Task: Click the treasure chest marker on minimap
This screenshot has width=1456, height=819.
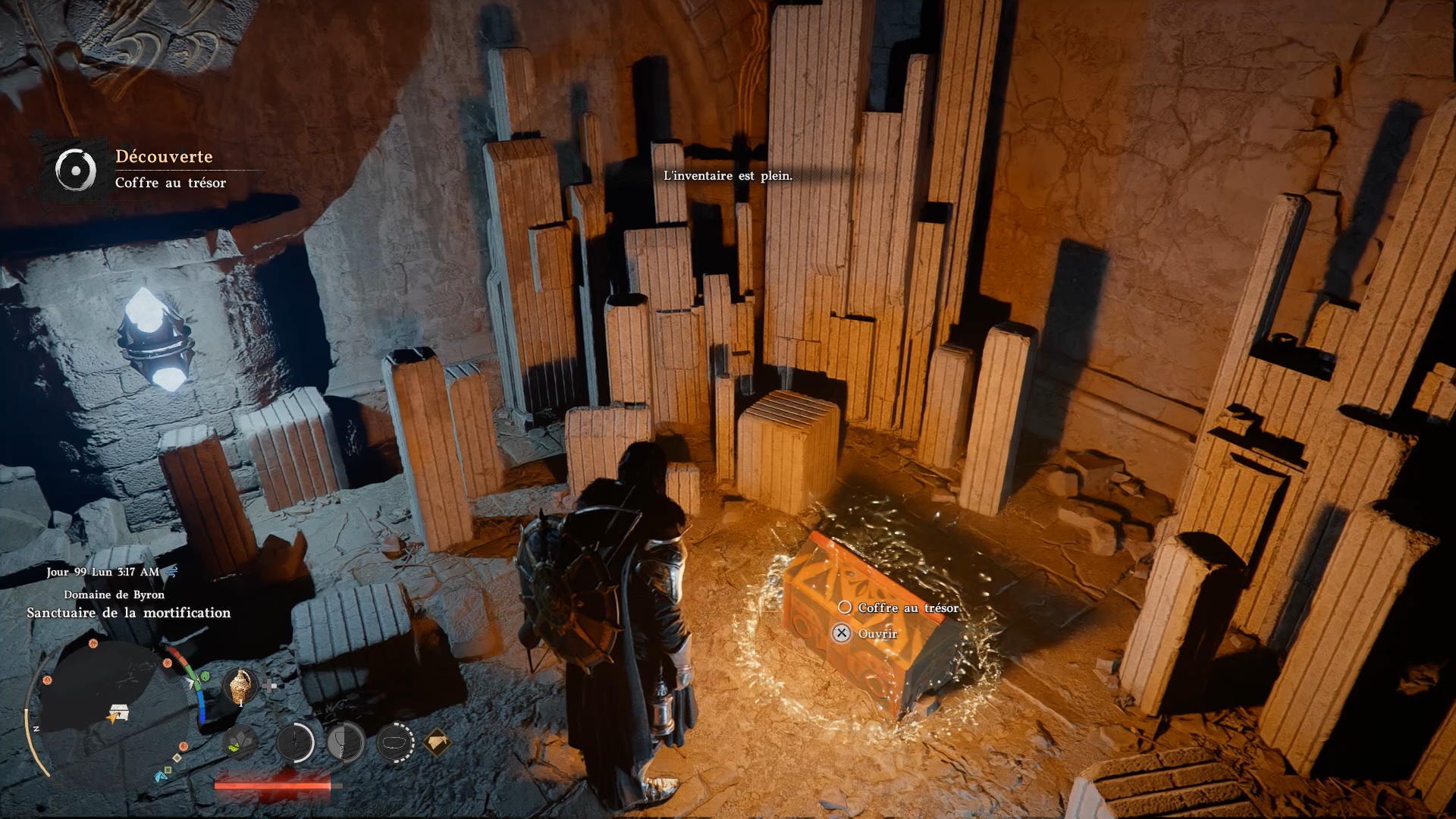Action: (x=118, y=713)
